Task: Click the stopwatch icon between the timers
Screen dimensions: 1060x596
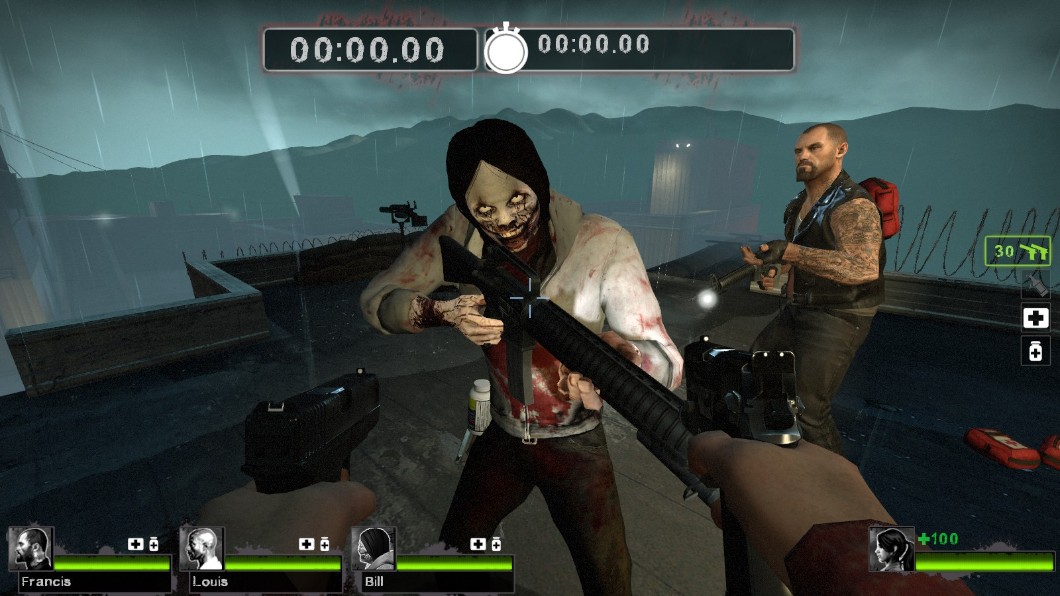Action: 506,49
